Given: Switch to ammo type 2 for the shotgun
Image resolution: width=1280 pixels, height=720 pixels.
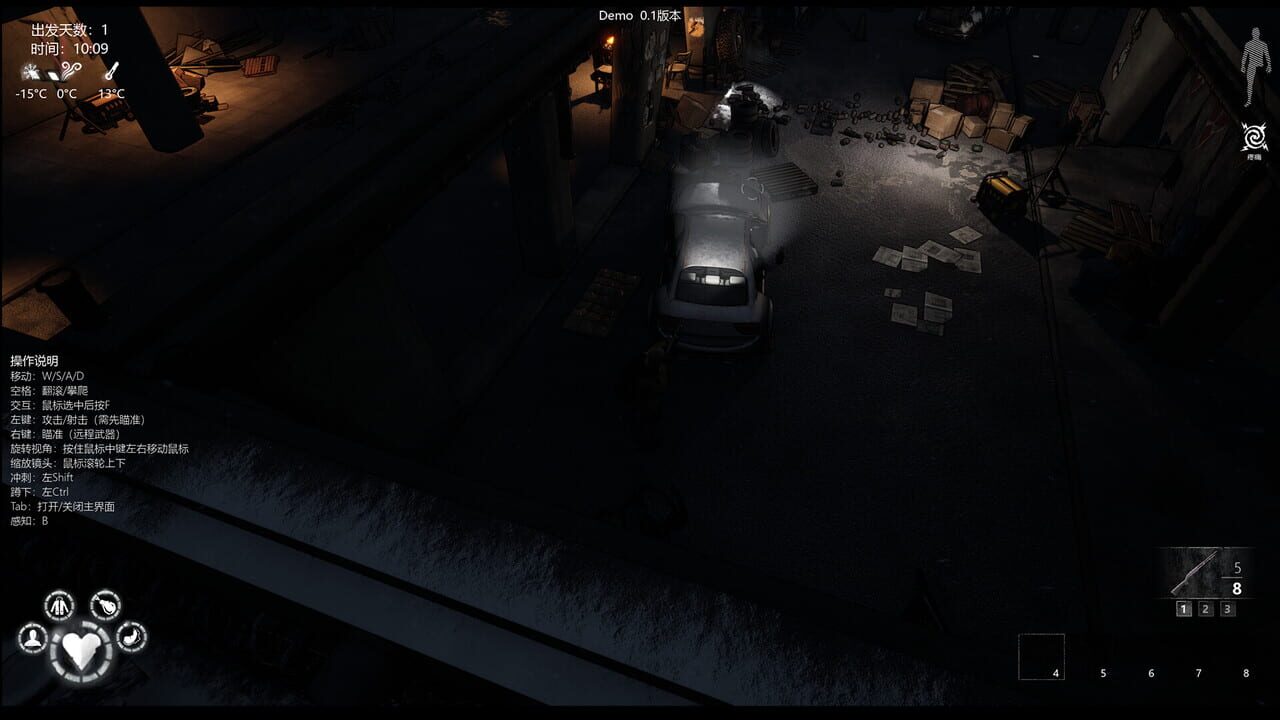Looking at the screenshot, I should tap(1206, 608).
